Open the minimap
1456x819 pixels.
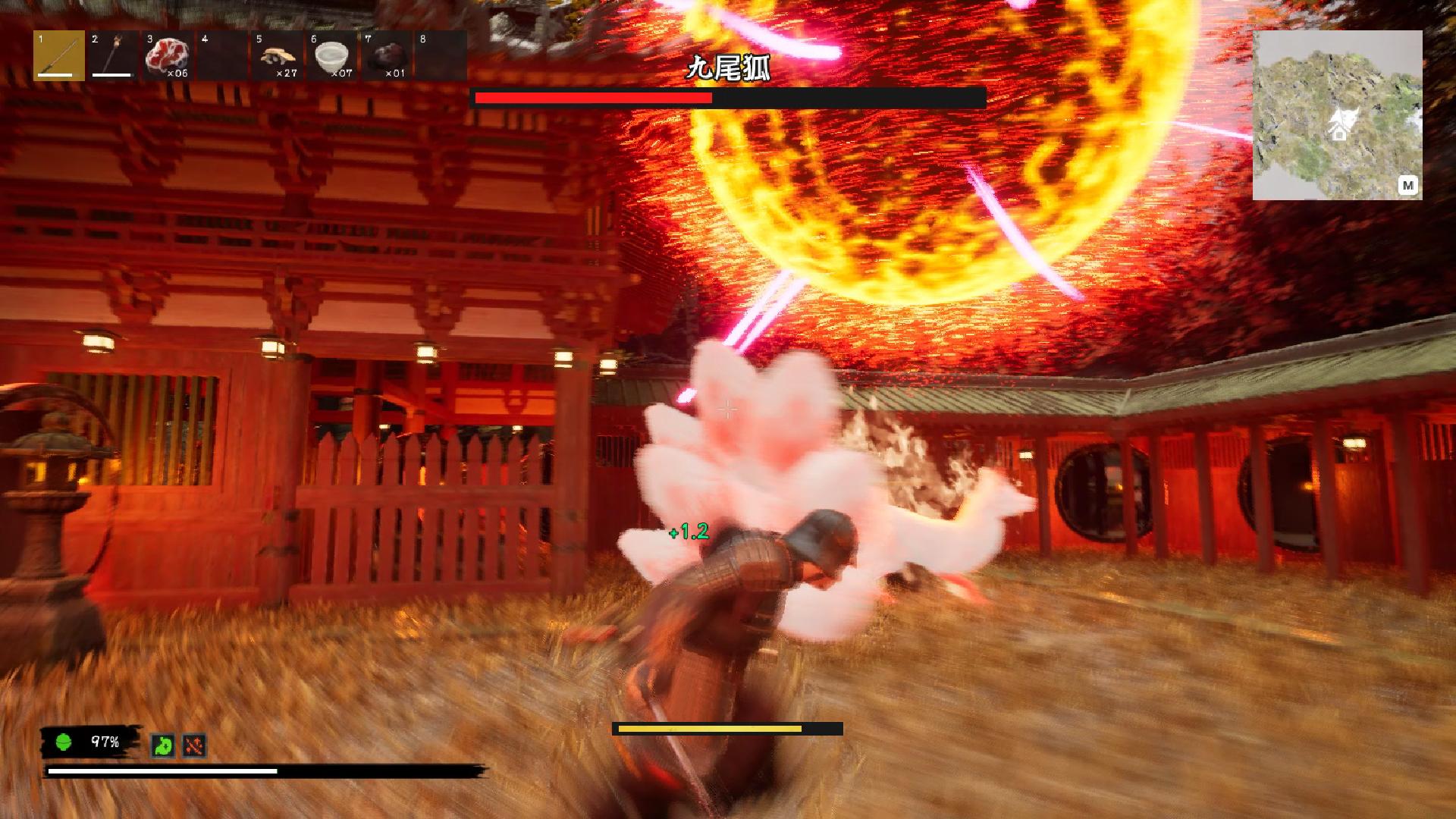pos(1407,185)
